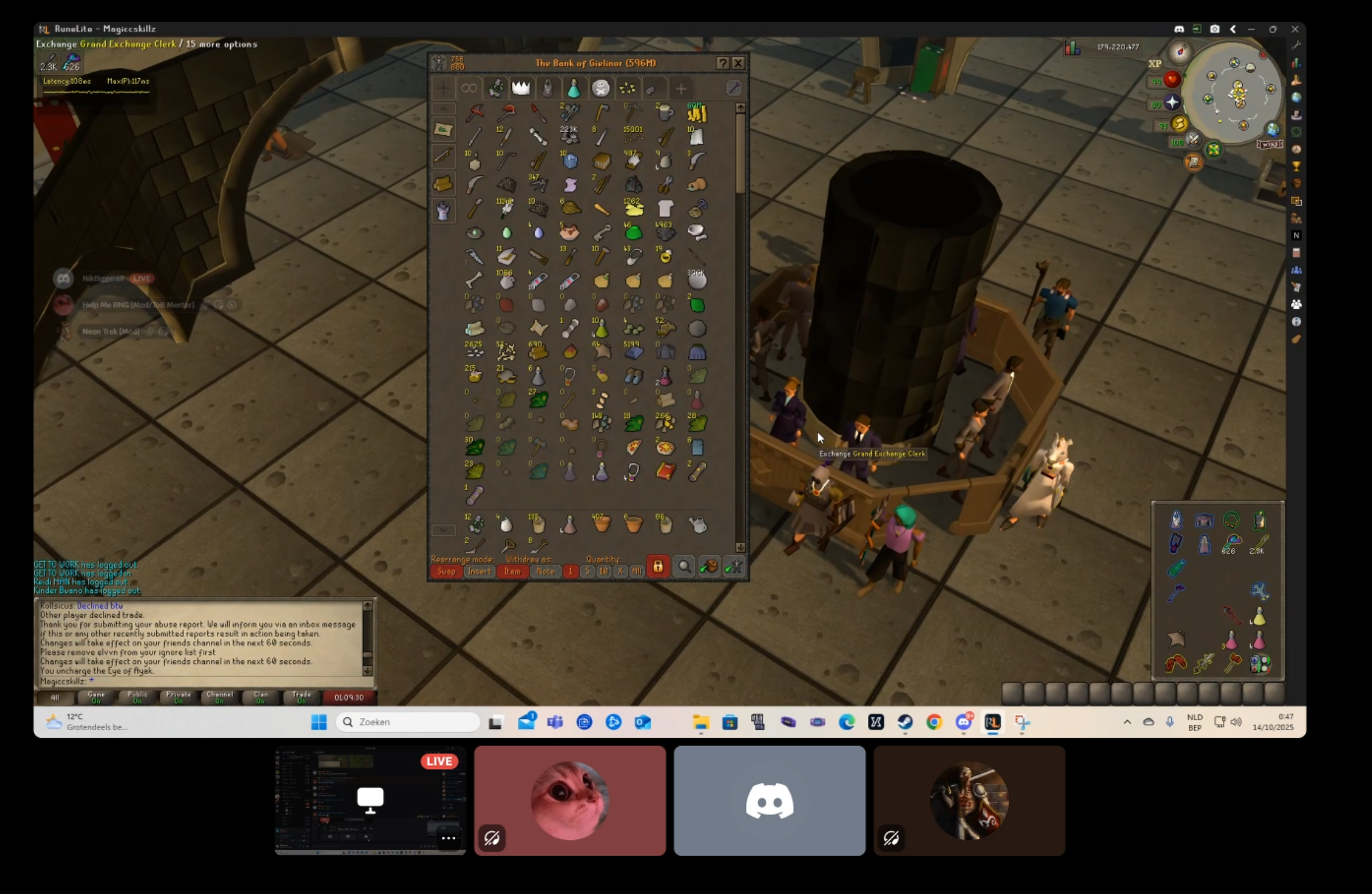1372x894 pixels.
Task: Choose Note as the withdraw mode
Action: click(545, 571)
